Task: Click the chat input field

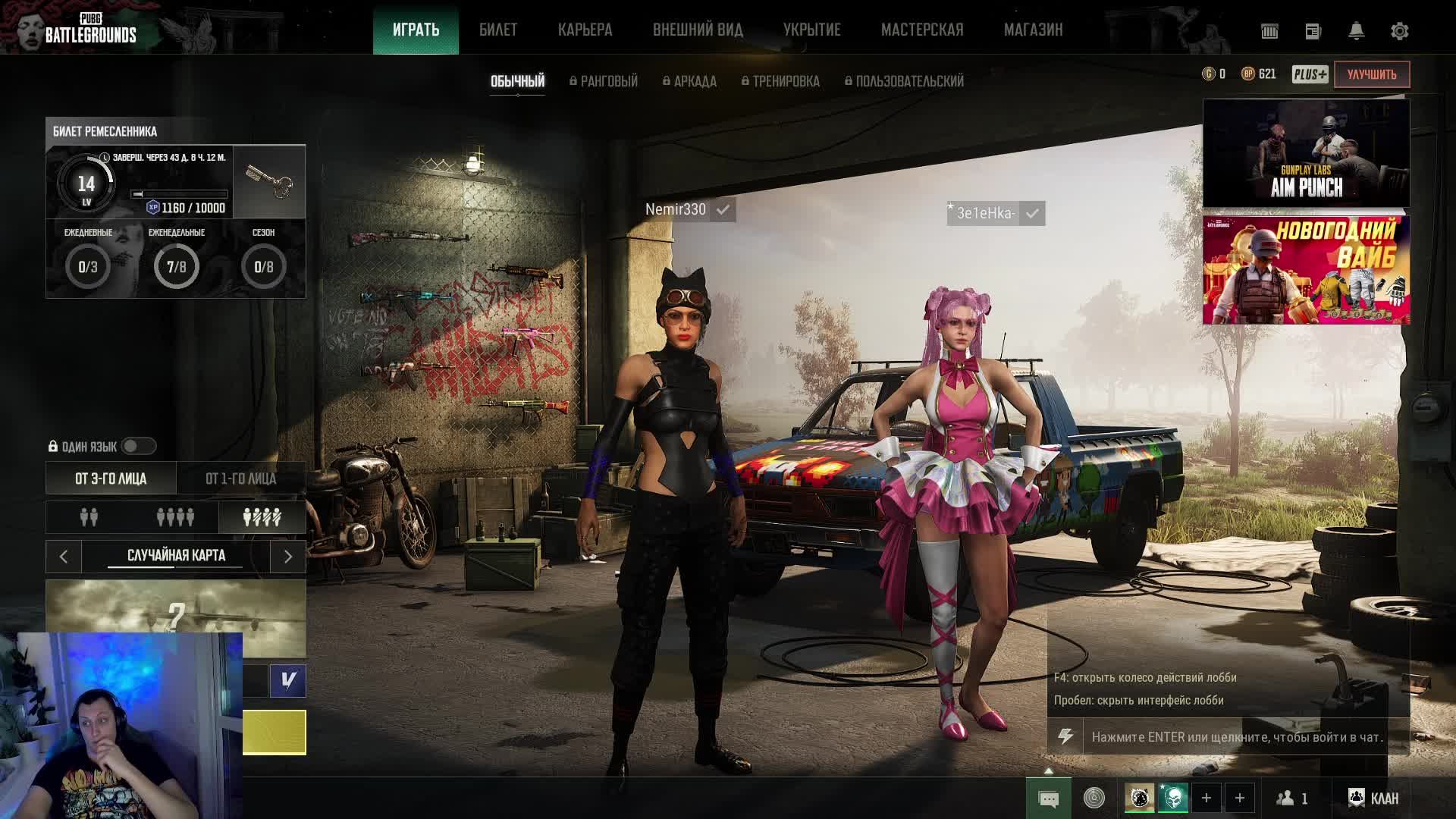Action: (1236, 737)
